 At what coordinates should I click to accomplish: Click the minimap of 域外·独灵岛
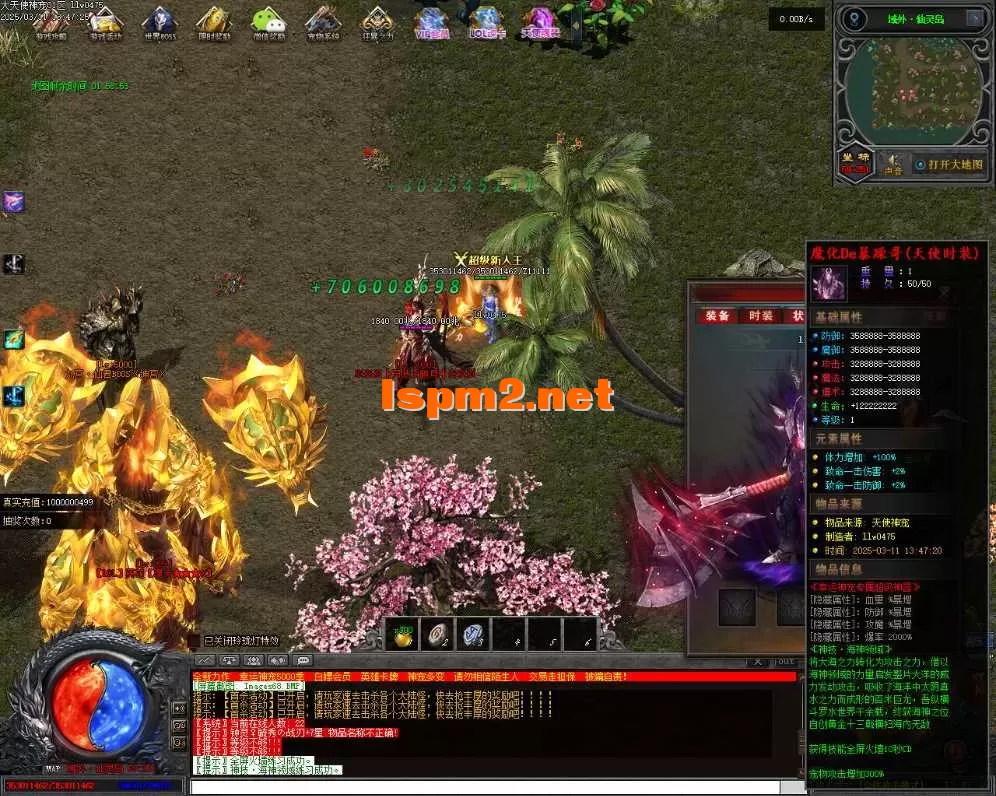(910, 92)
